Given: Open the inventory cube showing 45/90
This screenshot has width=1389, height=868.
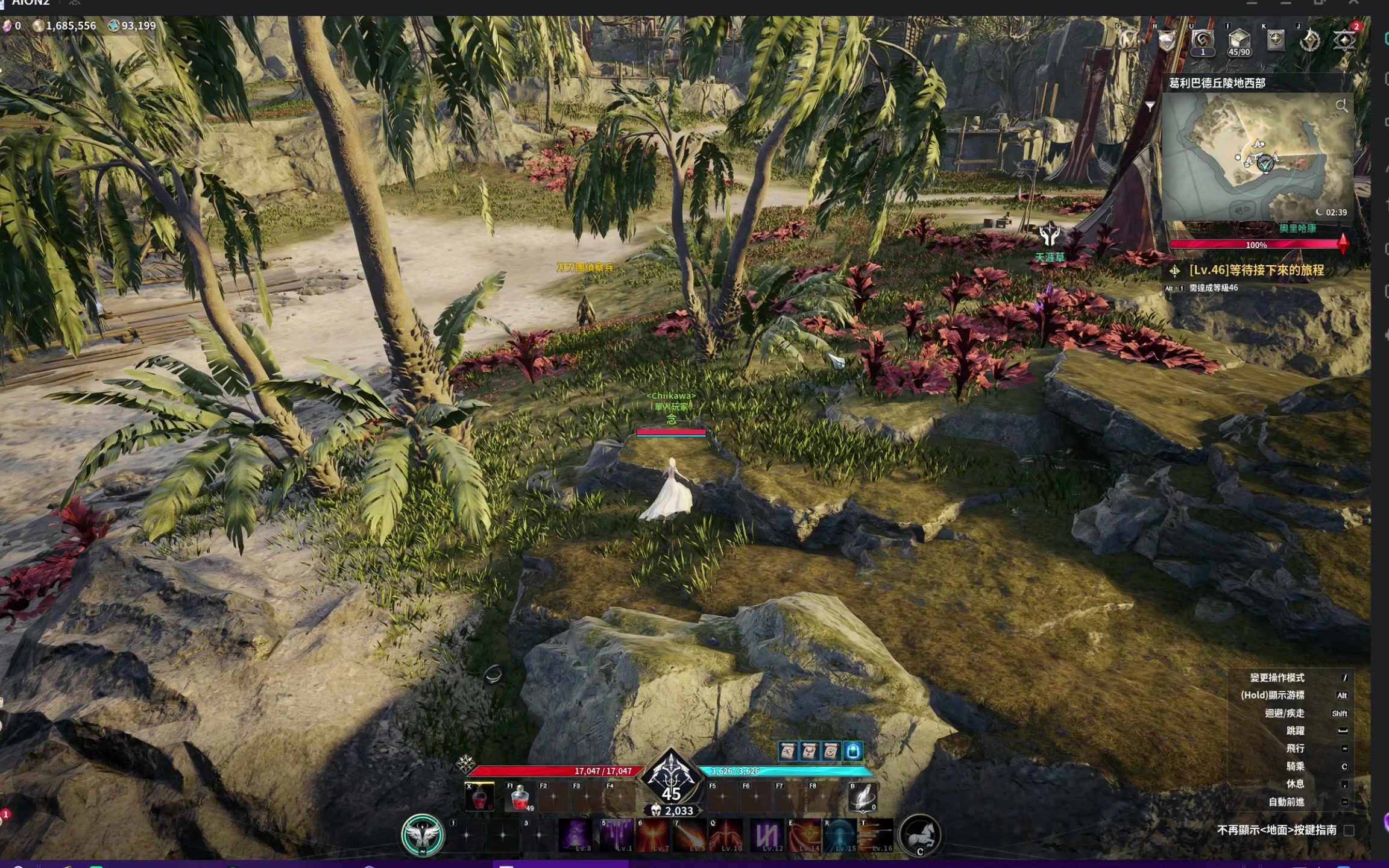Looking at the screenshot, I should click(x=1238, y=41).
